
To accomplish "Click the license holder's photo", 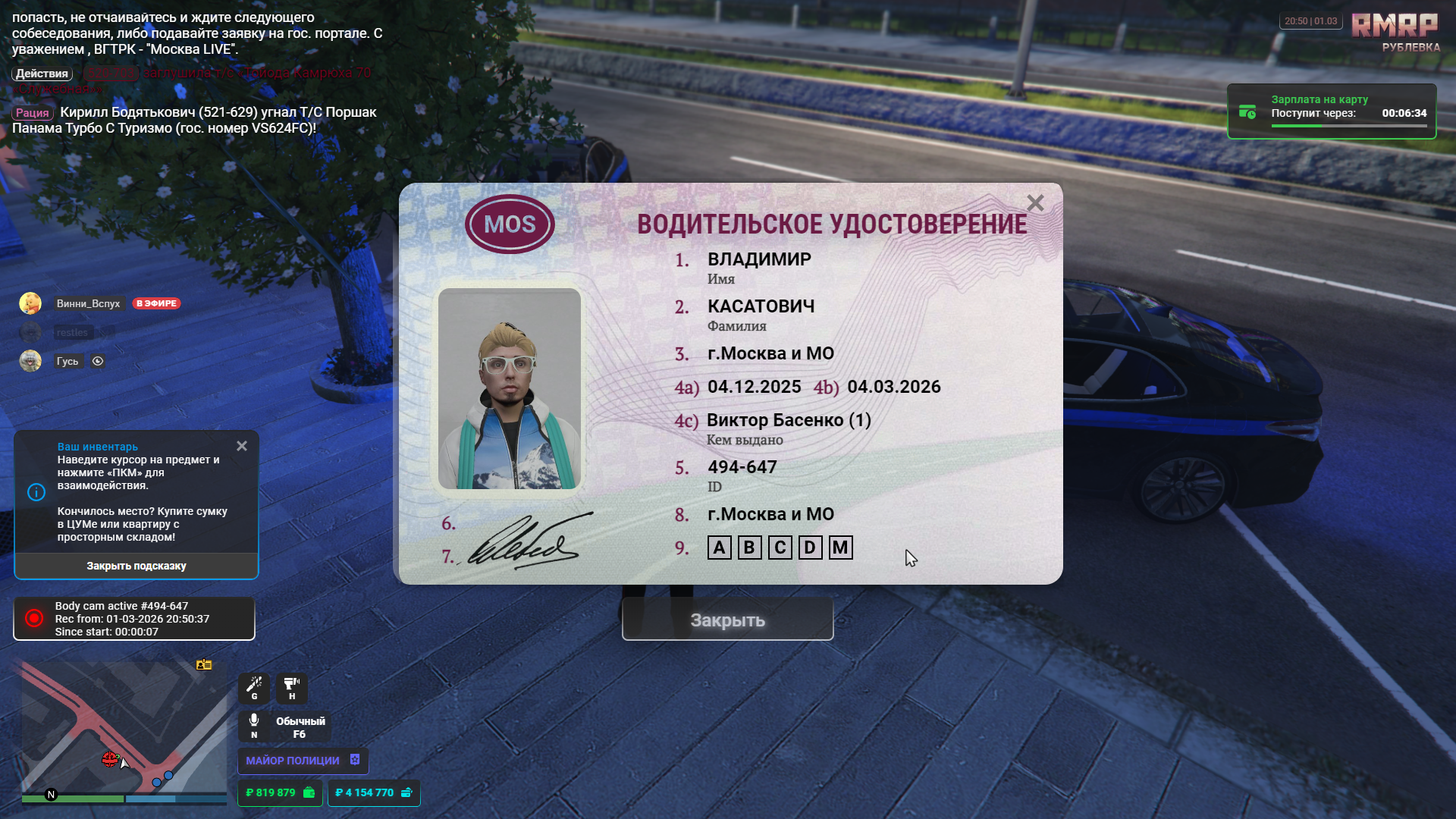I will pos(510,388).
